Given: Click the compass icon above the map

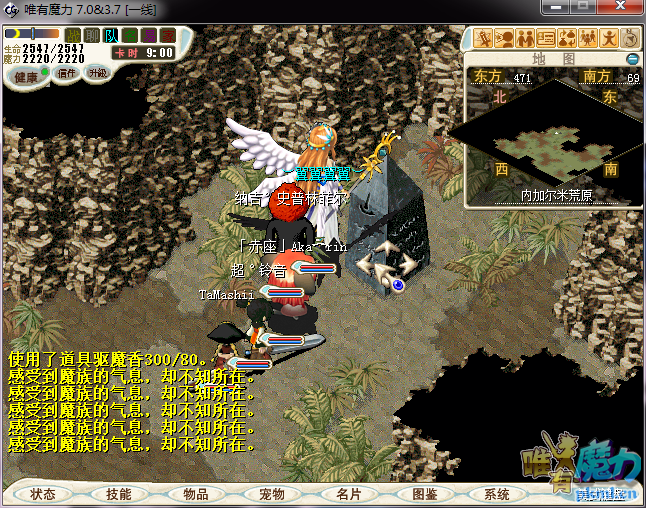Looking at the screenshot, I should pos(630,38).
